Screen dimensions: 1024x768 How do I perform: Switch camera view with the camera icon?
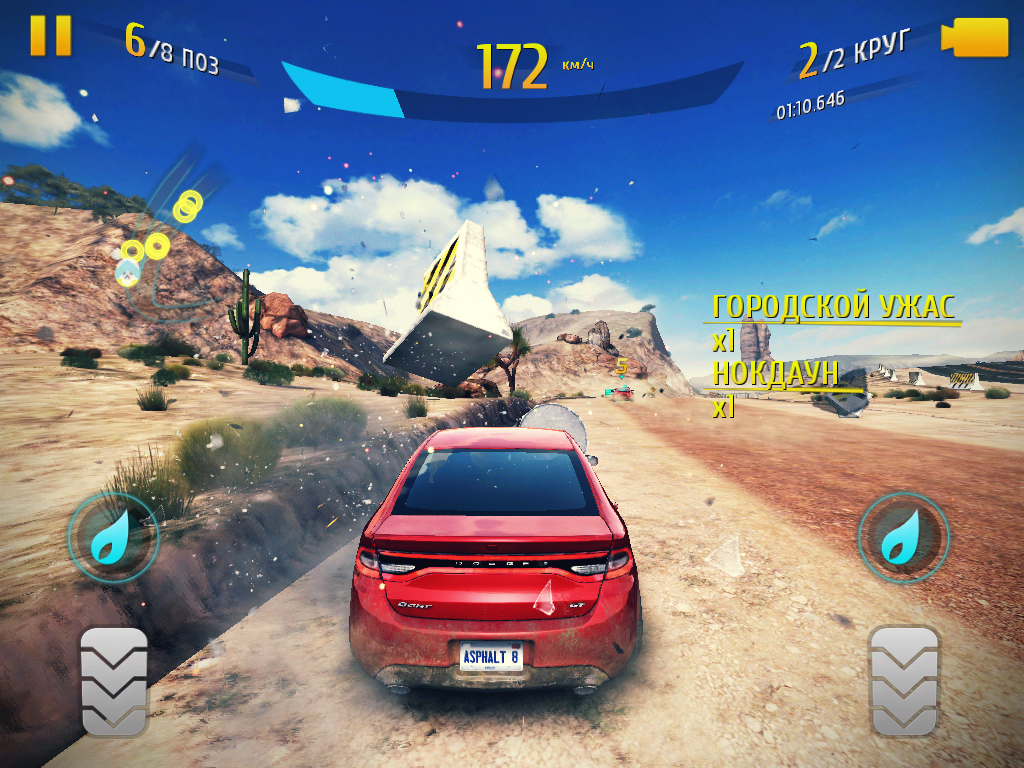[975, 37]
